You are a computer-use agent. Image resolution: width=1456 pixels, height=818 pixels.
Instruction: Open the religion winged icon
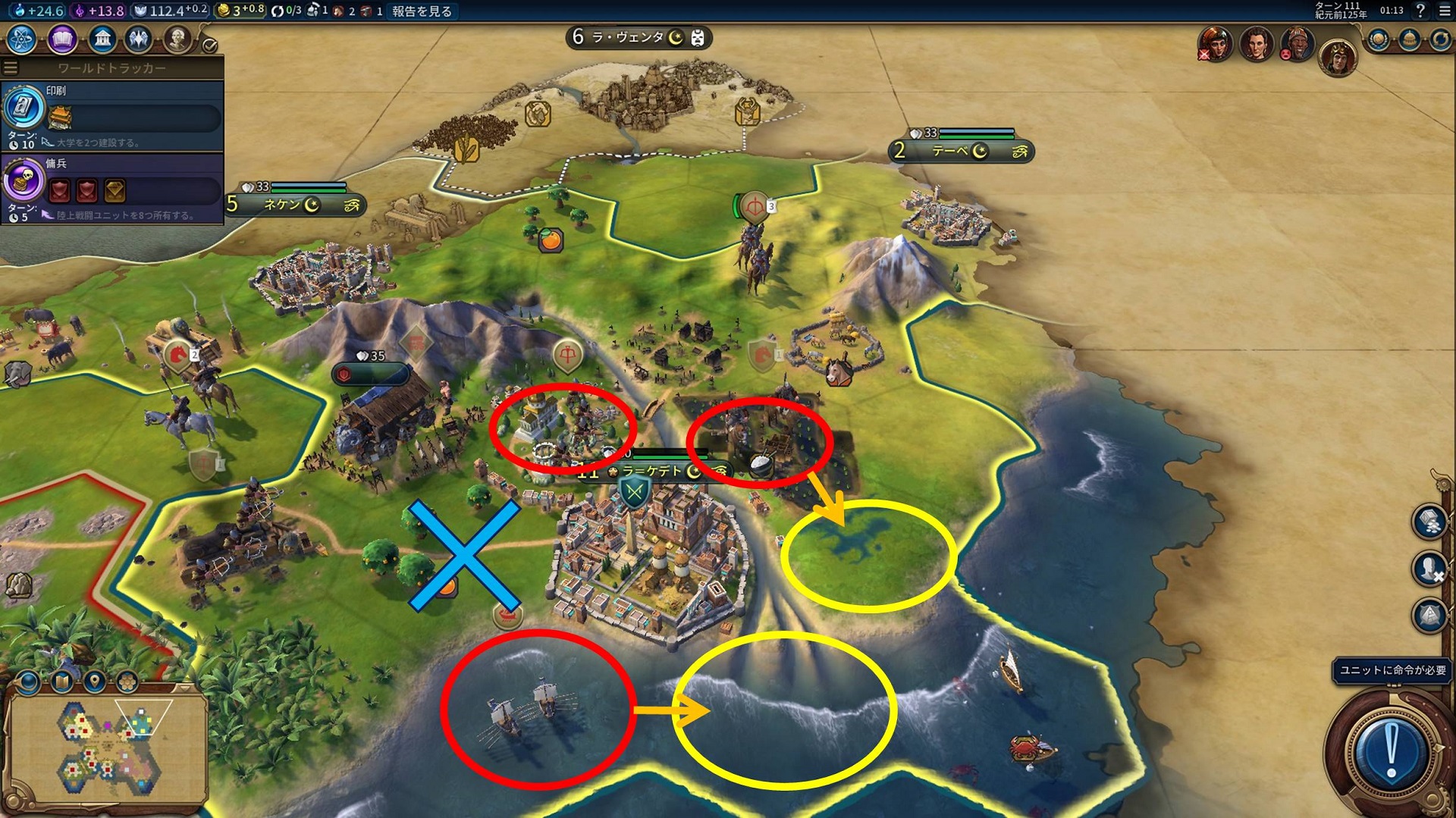point(139,39)
